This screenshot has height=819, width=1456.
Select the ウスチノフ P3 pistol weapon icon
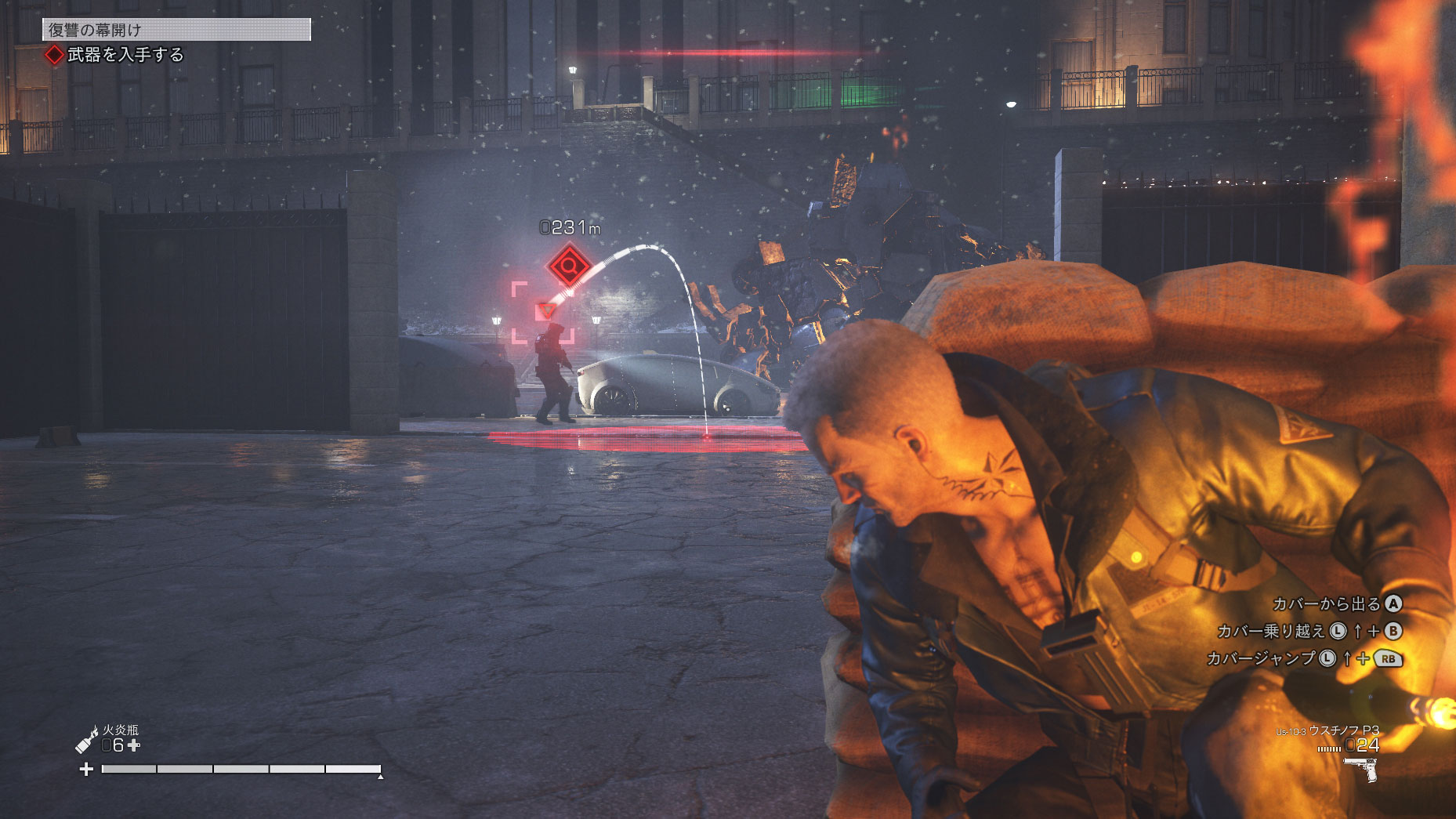click(x=1363, y=769)
